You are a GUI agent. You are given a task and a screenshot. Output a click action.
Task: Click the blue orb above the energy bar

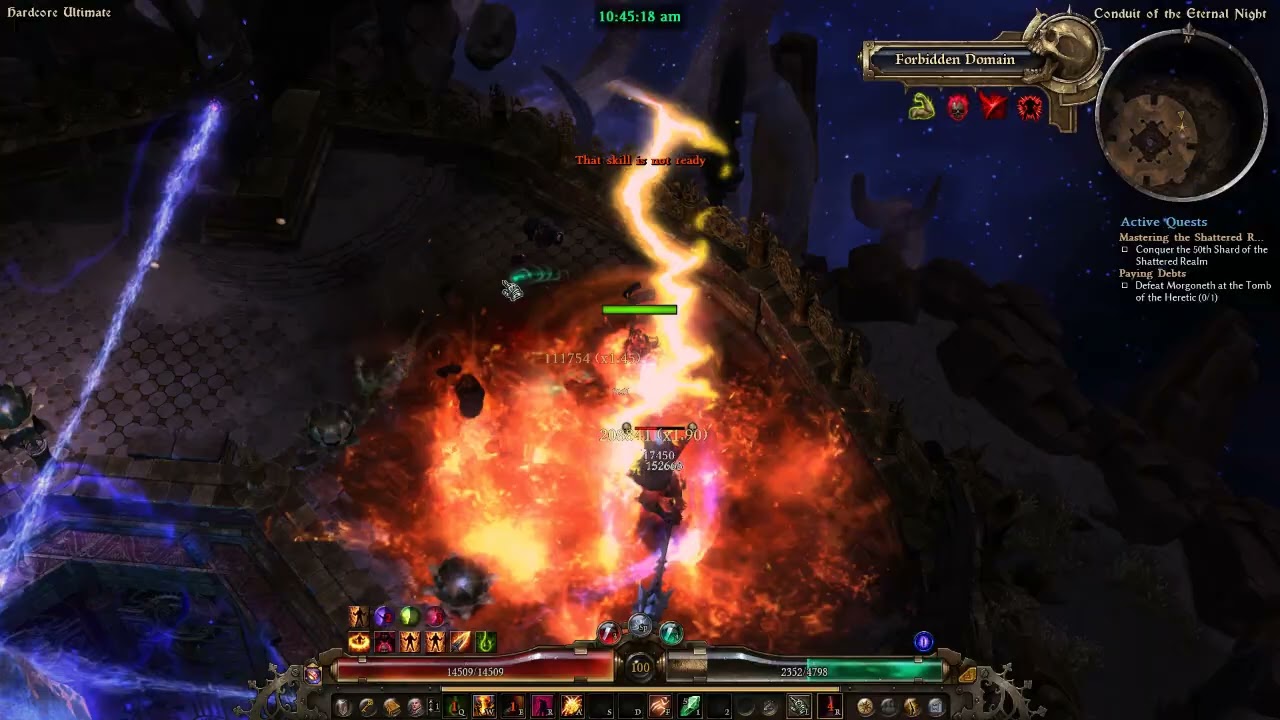(923, 642)
